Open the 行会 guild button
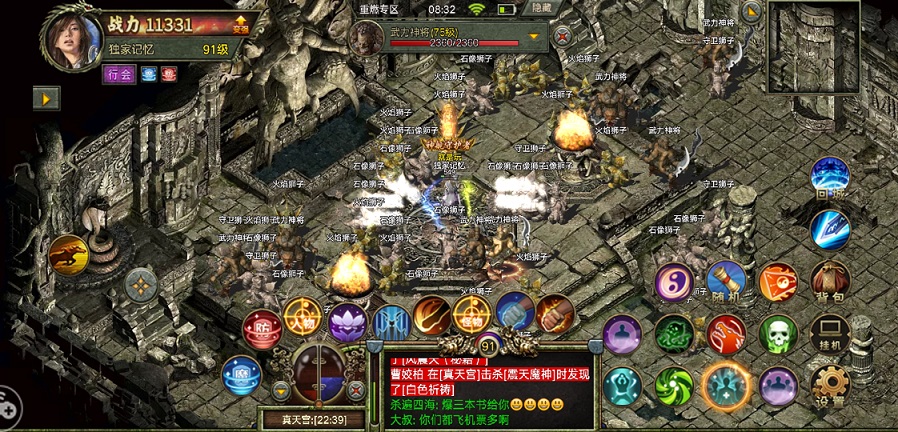Screen dimensions: 898x432 click(118, 73)
